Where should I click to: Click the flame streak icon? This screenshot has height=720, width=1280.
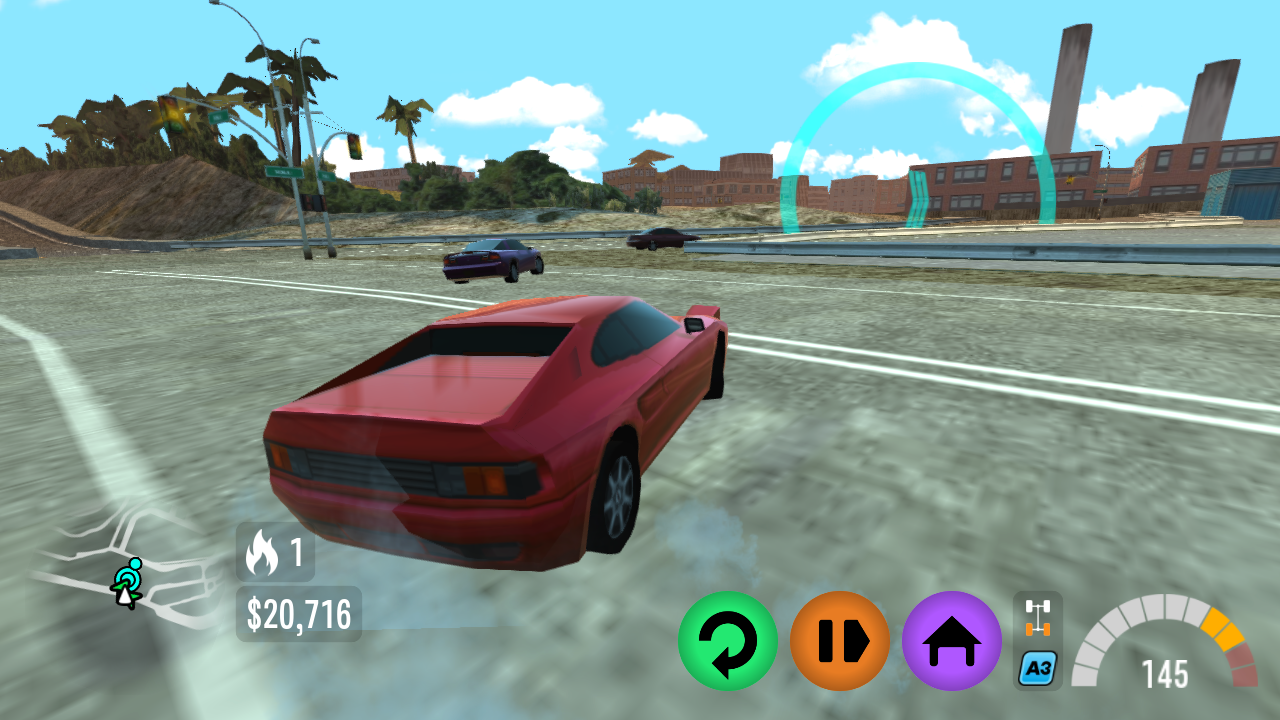263,554
